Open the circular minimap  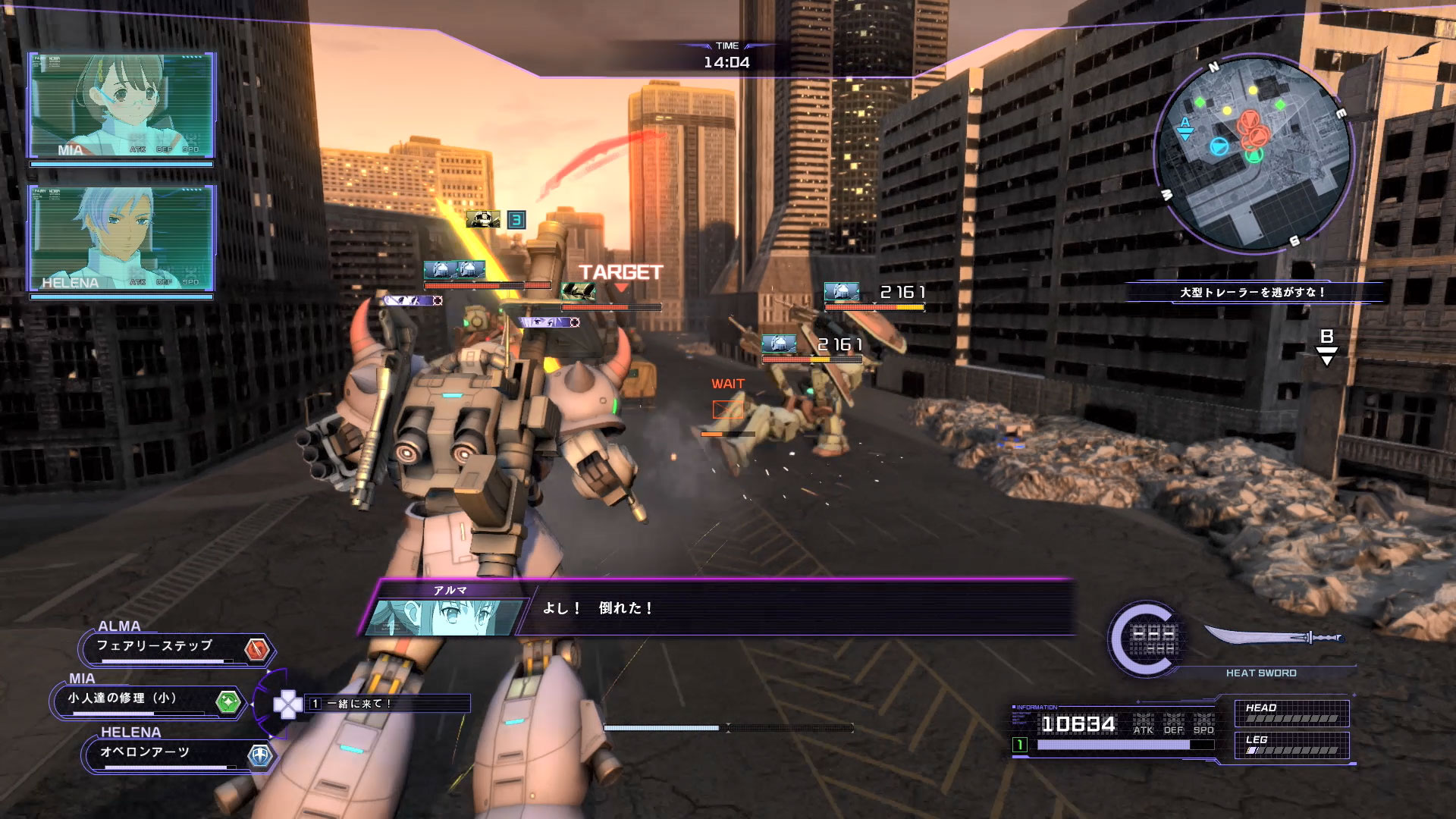pos(1252,152)
